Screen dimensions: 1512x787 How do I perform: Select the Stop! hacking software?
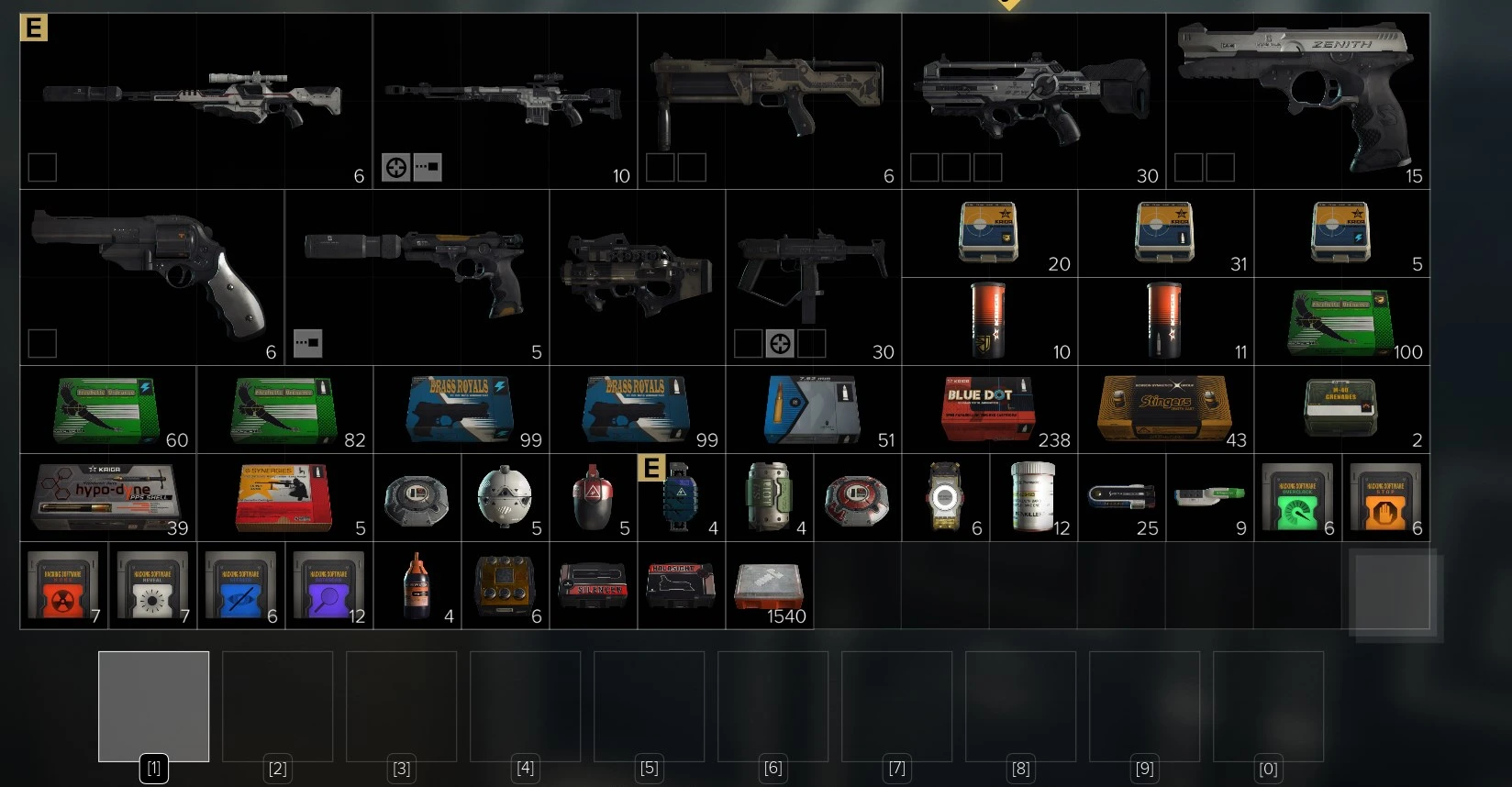click(1386, 498)
